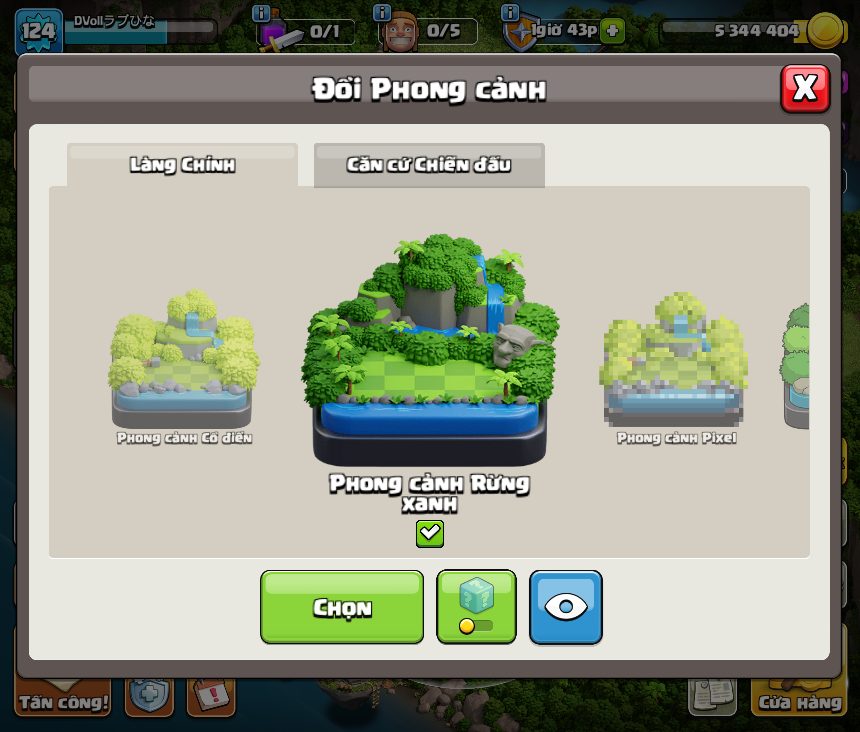Viewport: 860px width, 732px height.
Task: Choose the partially visible scenery on the right edge
Action: click(x=795, y=365)
